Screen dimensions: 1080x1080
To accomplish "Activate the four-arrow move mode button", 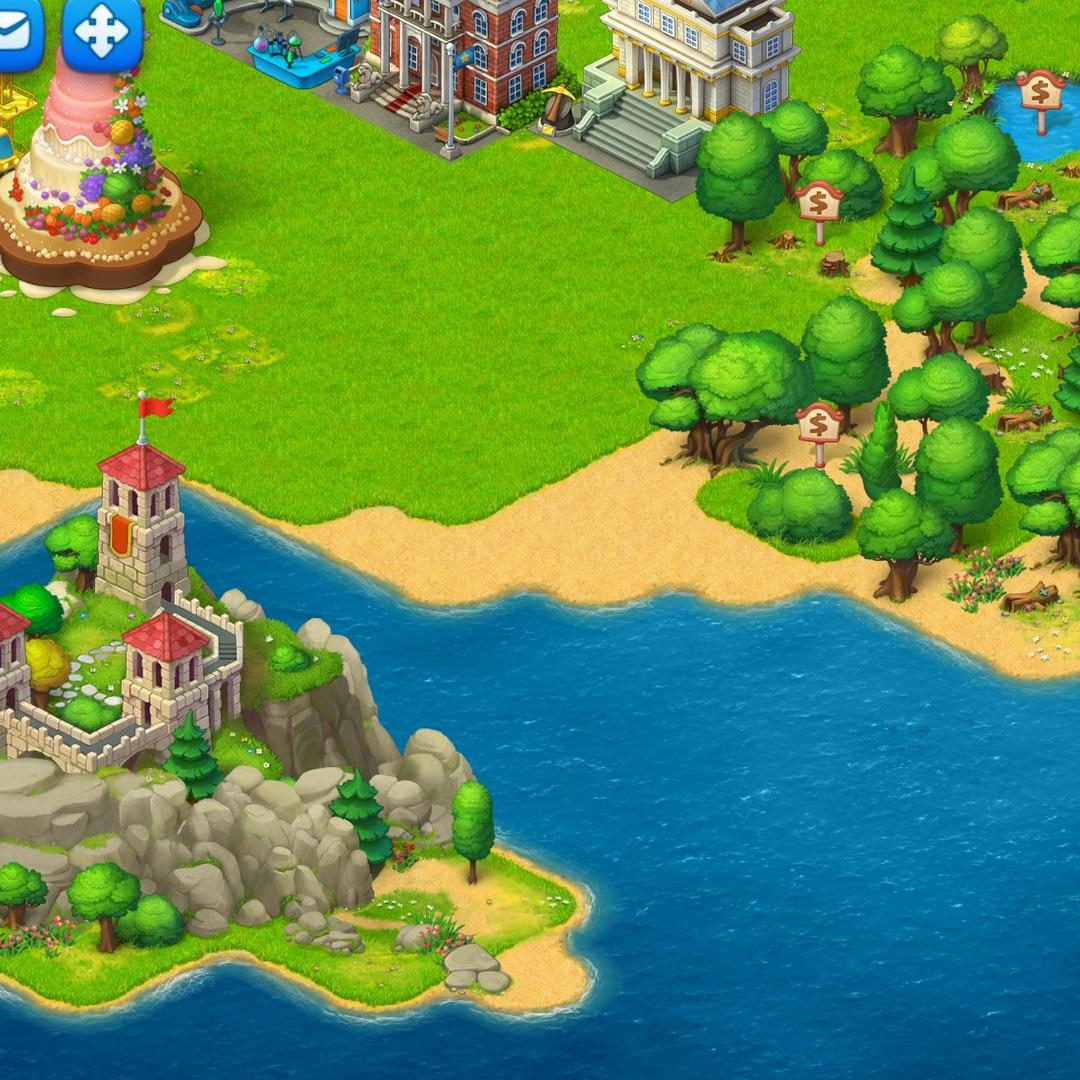I will (102, 33).
